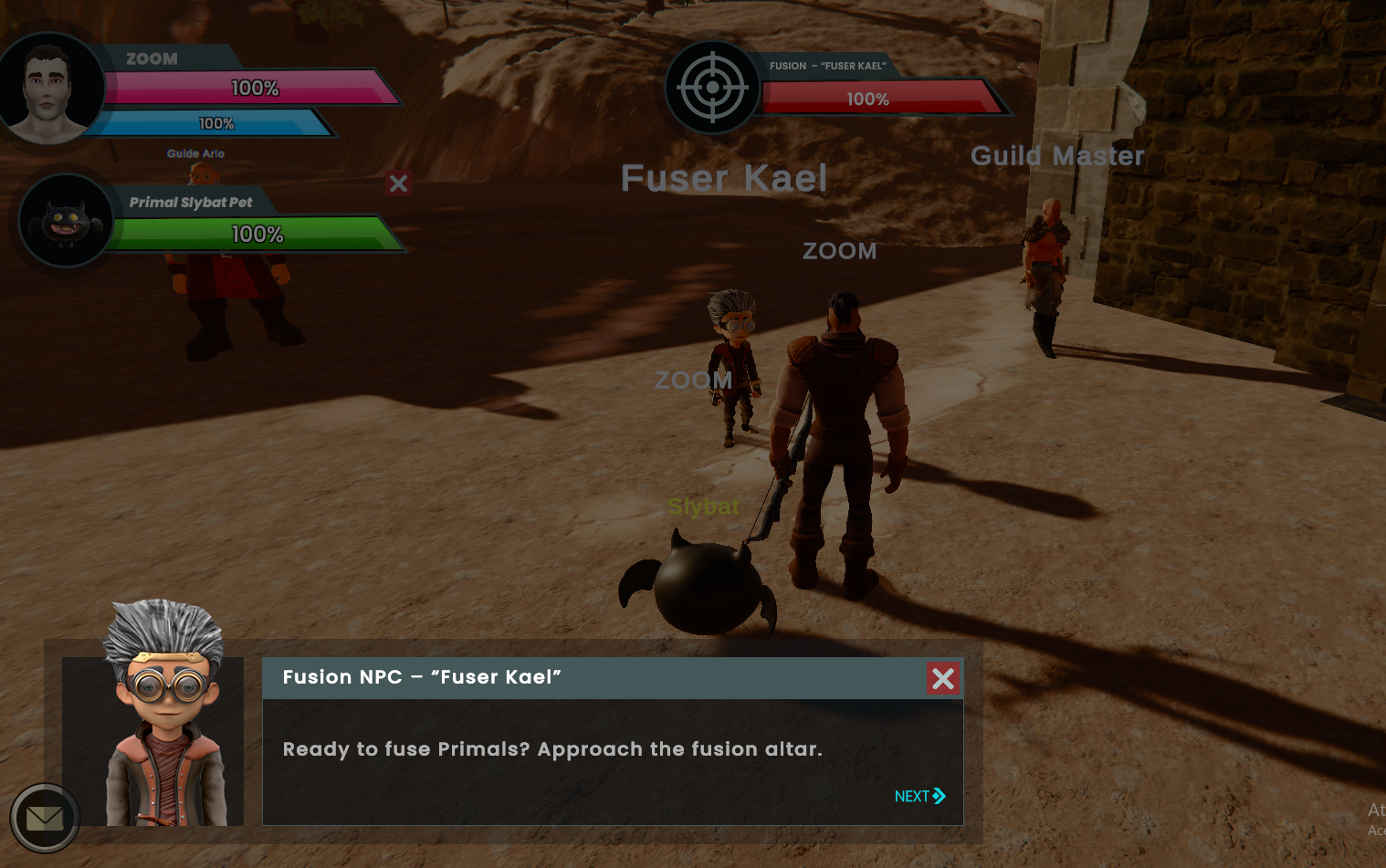Select the Fuser Kael nameplate
Image resolution: width=1386 pixels, height=868 pixels.
[x=723, y=178]
